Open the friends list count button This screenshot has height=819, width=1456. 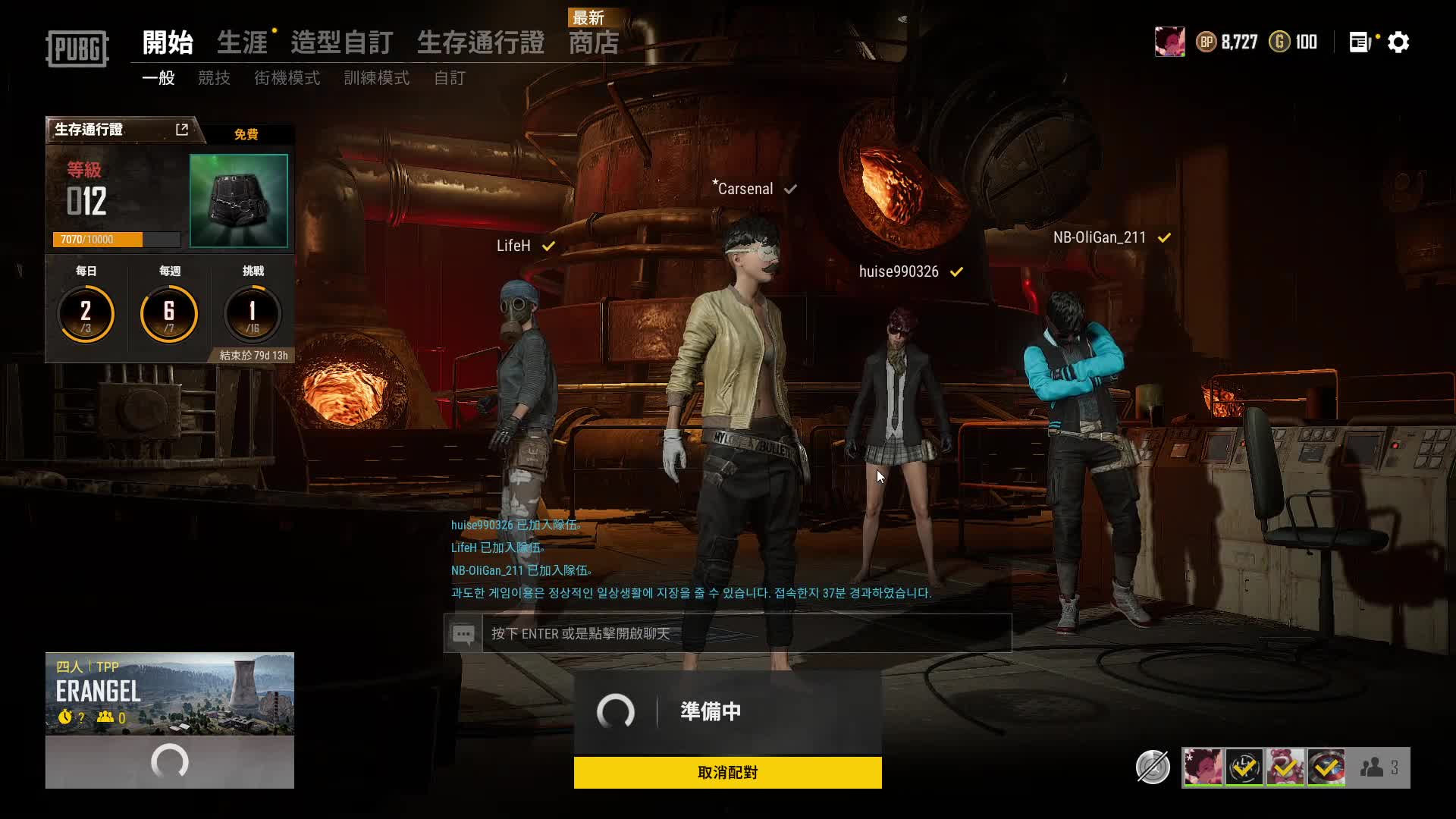point(1379,767)
